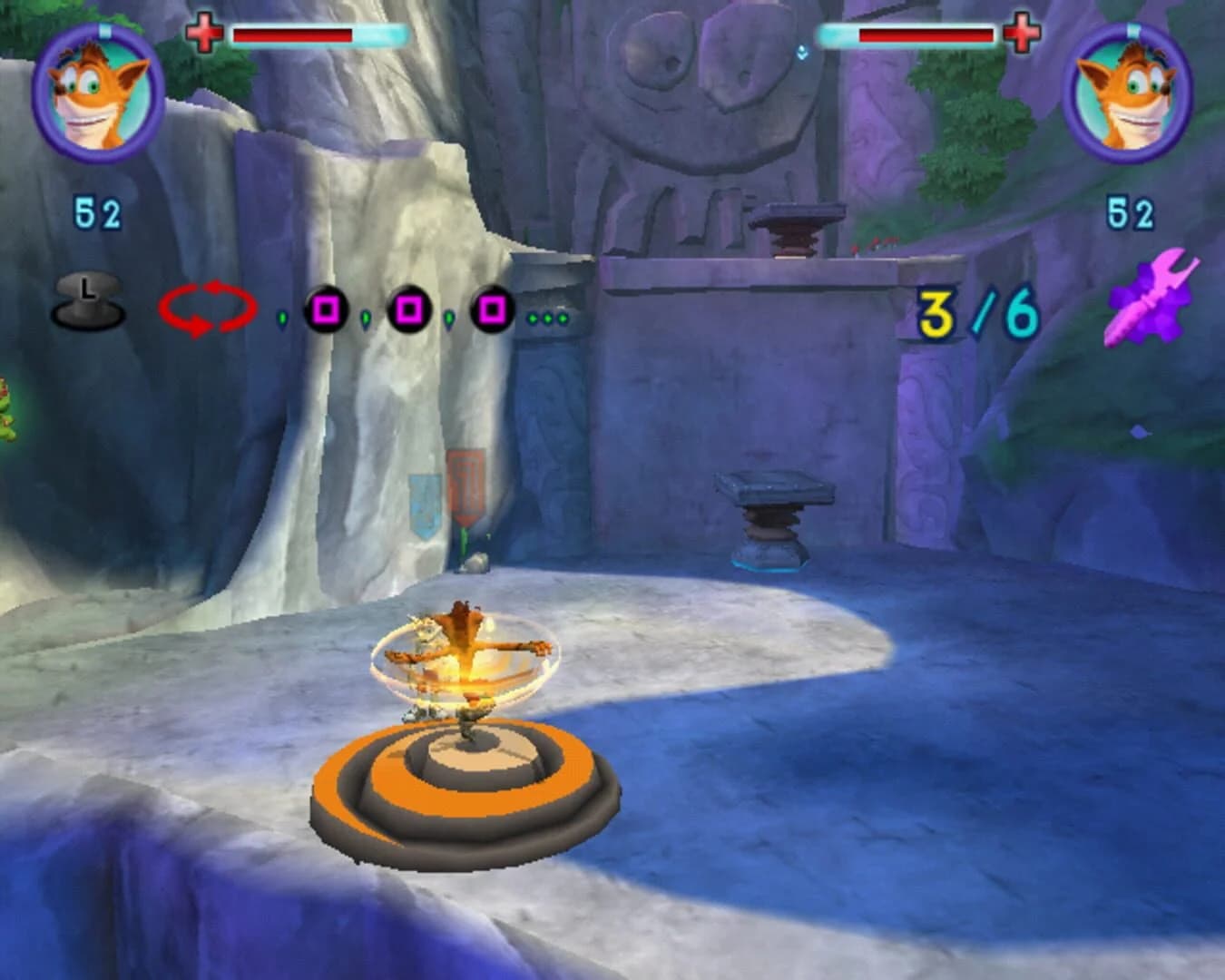Image resolution: width=1225 pixels, height=980 pixels.
Task: Click the L analog stick prompt icon
Action: [x=87, y=299]
